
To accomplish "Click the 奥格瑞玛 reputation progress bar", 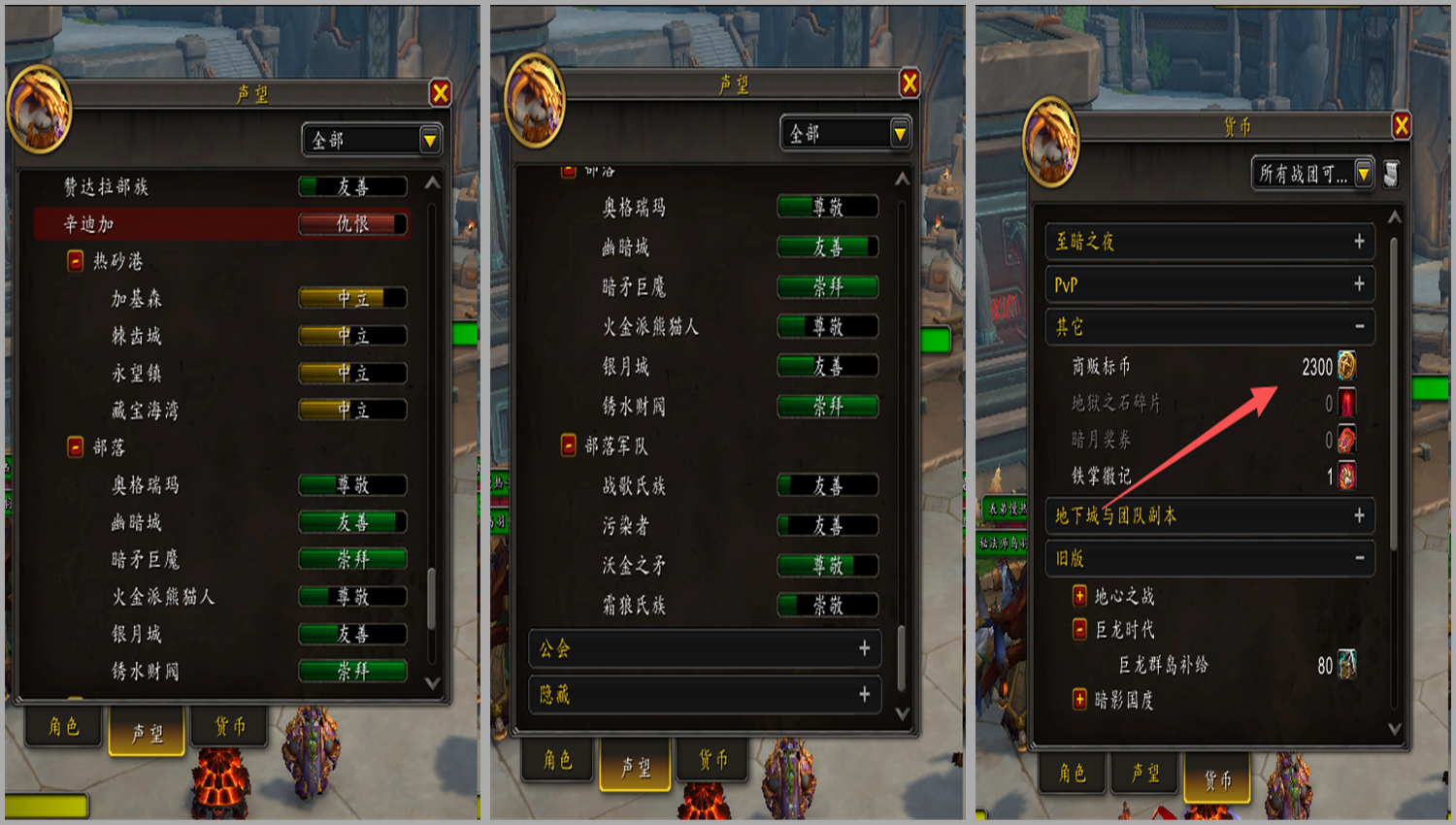I will point(352,485).
